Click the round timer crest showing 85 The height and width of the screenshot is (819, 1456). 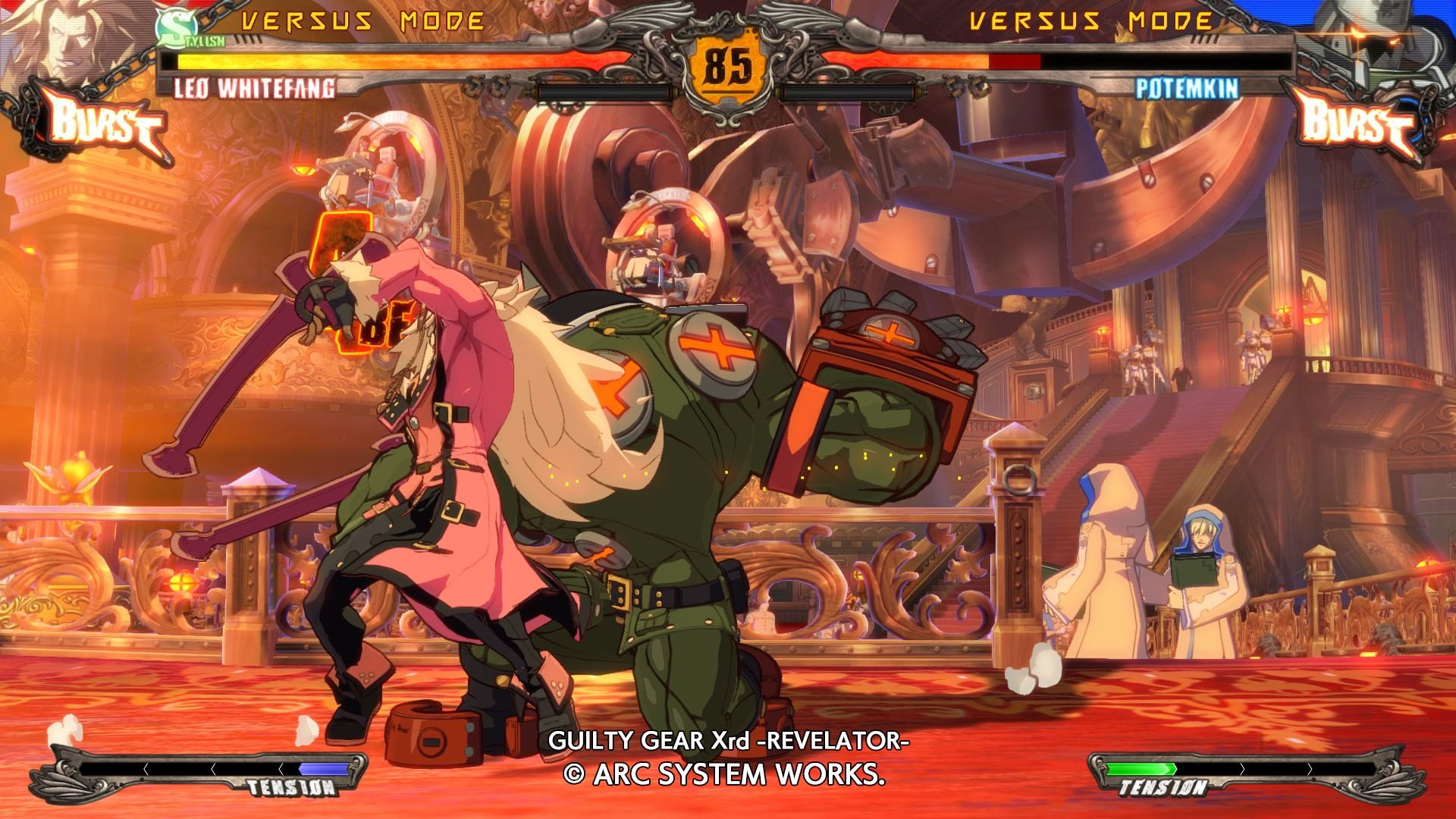pyautogui.click(x=730, y=64)
